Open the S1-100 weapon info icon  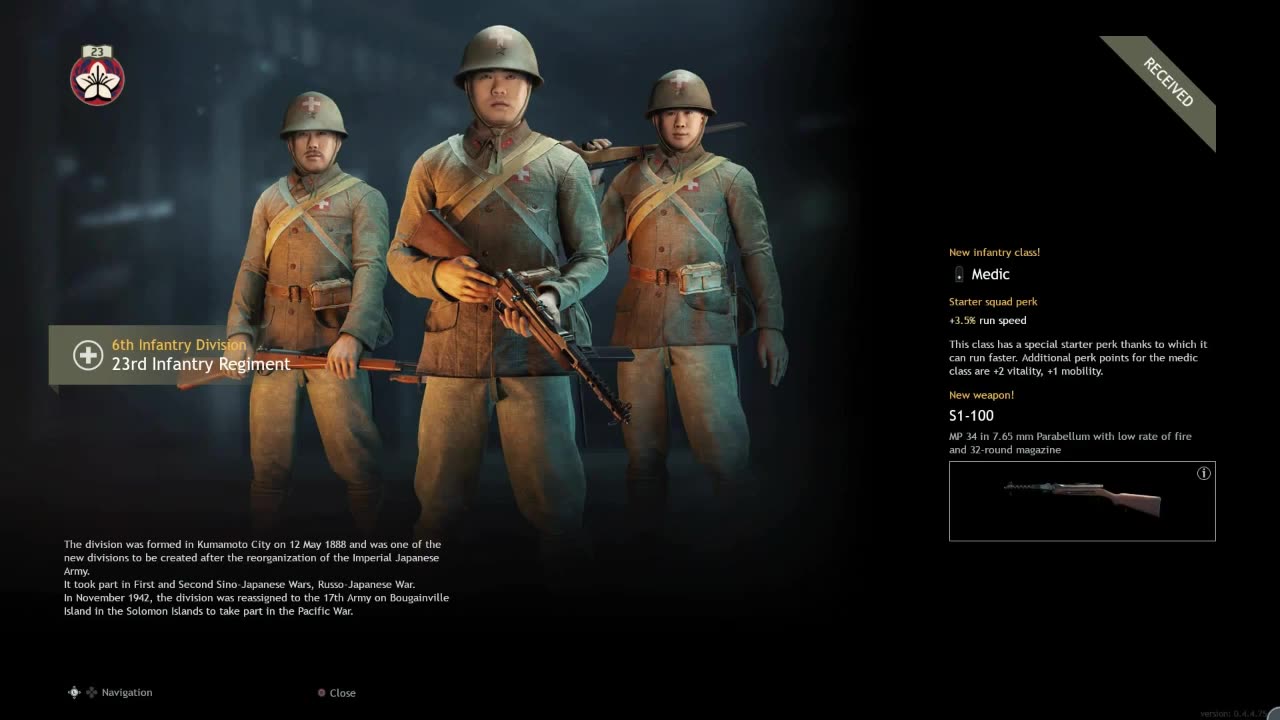pyautogui.click(x=1204, y=473)
